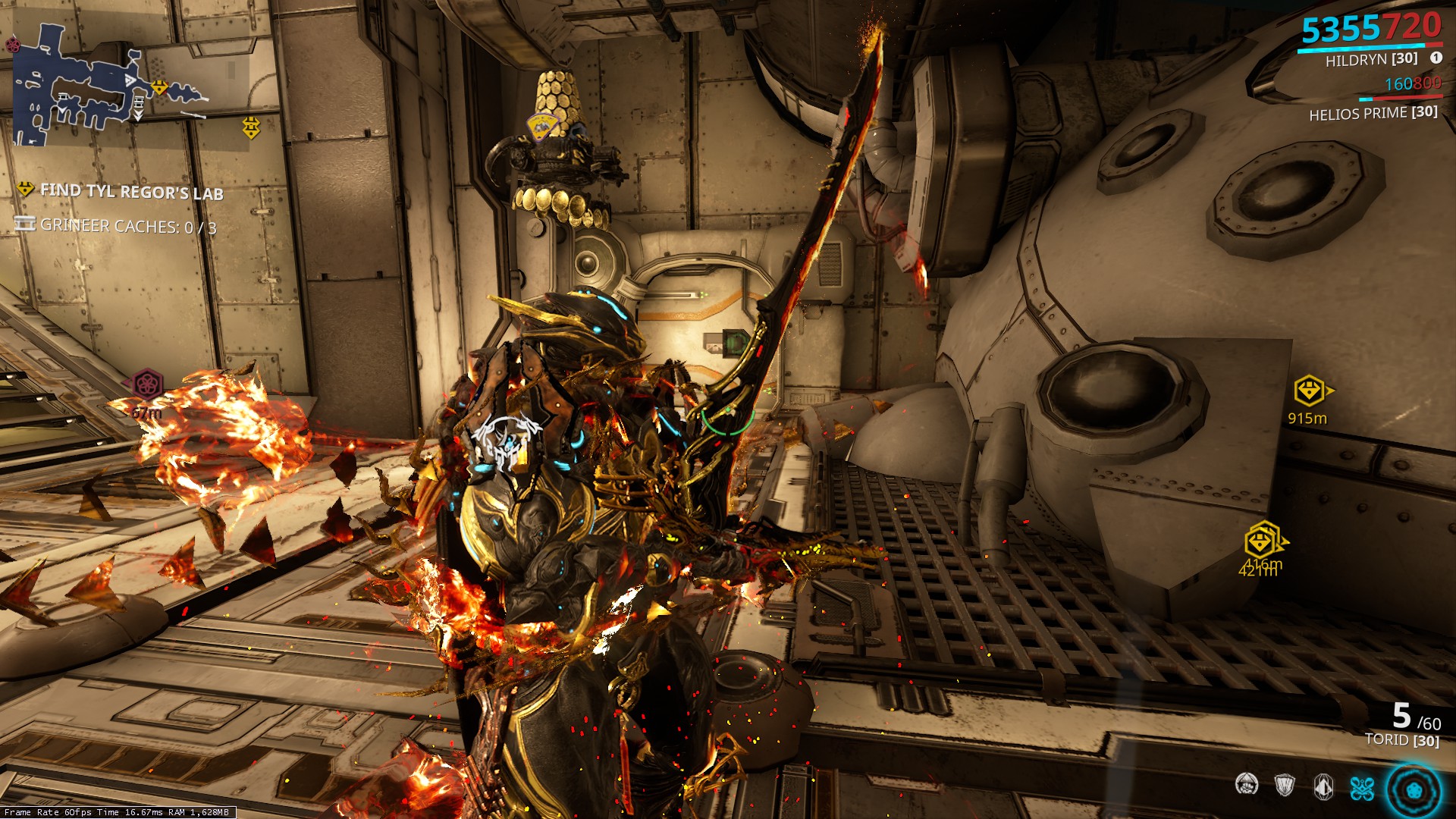The height and width of the screenshot is (819, 1456).
Task: Activate the glowing blue butterfly-shaped ability
Action: pyautogui.click(x=1362, y=788)
